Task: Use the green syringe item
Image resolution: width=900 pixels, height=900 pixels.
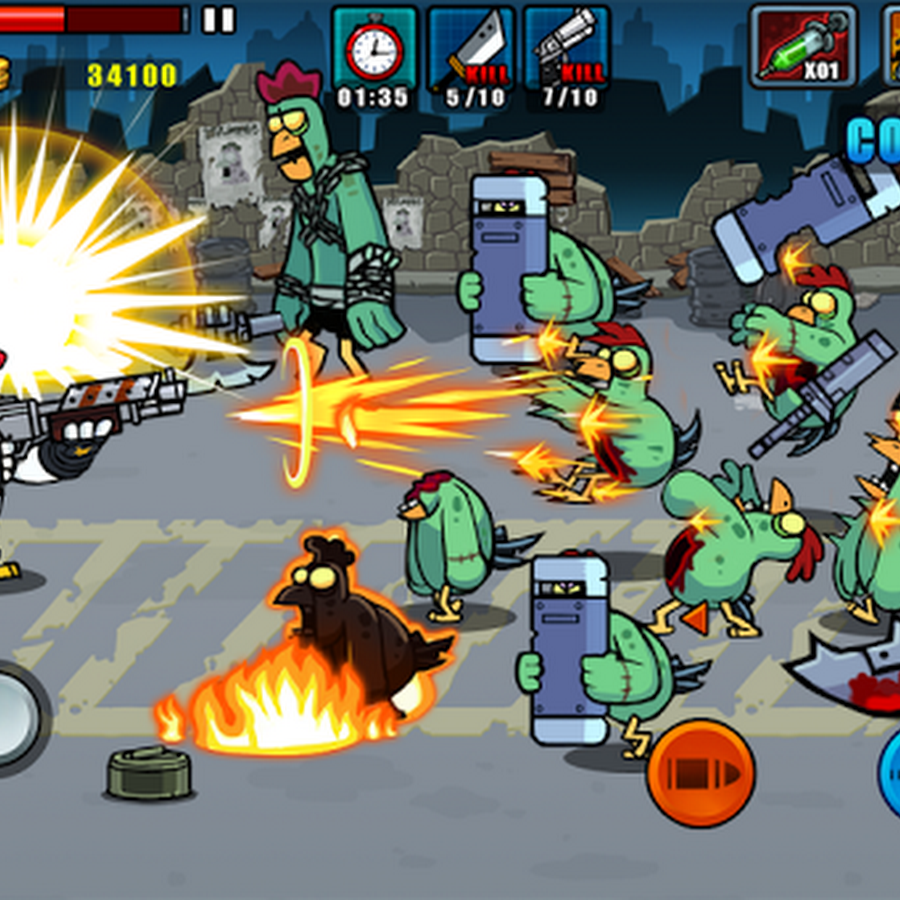Action: tap(803, 47)
